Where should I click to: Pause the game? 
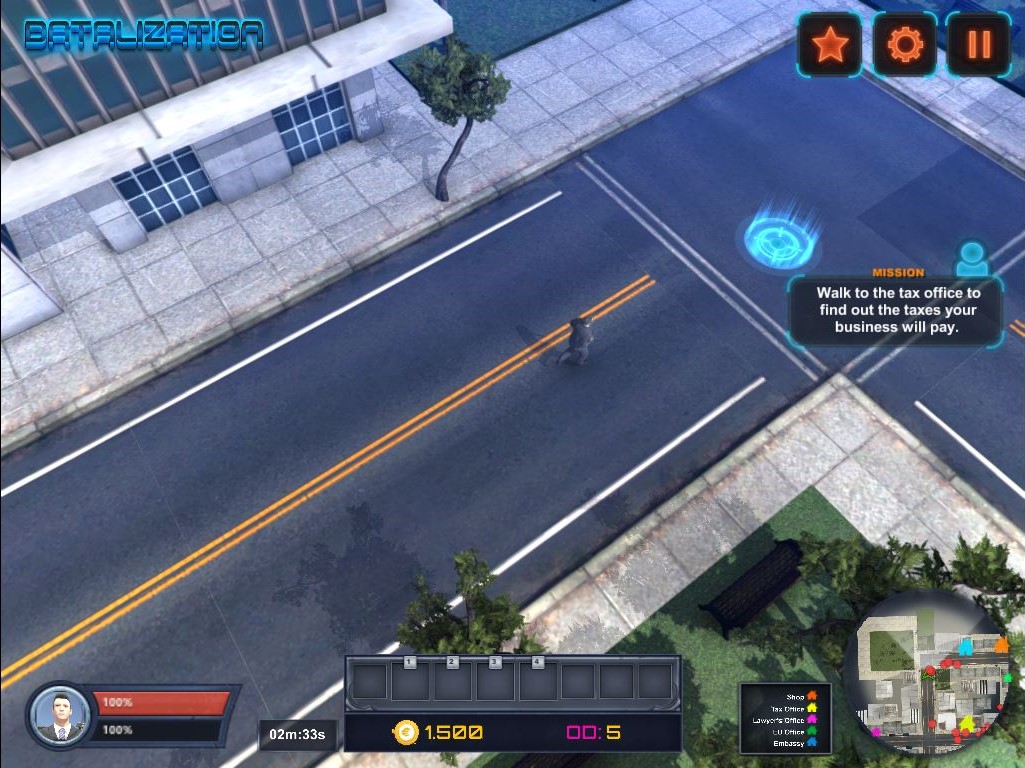point(978,45)
